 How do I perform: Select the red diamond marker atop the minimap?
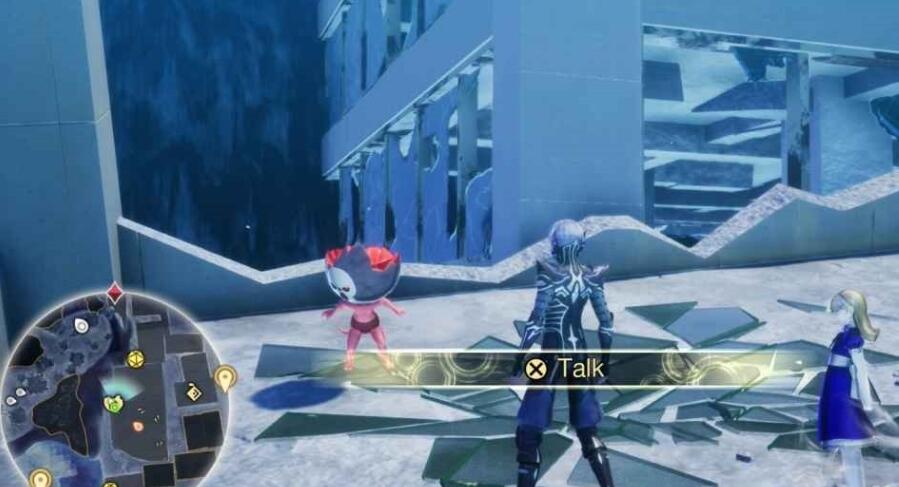tap(115, 294)
